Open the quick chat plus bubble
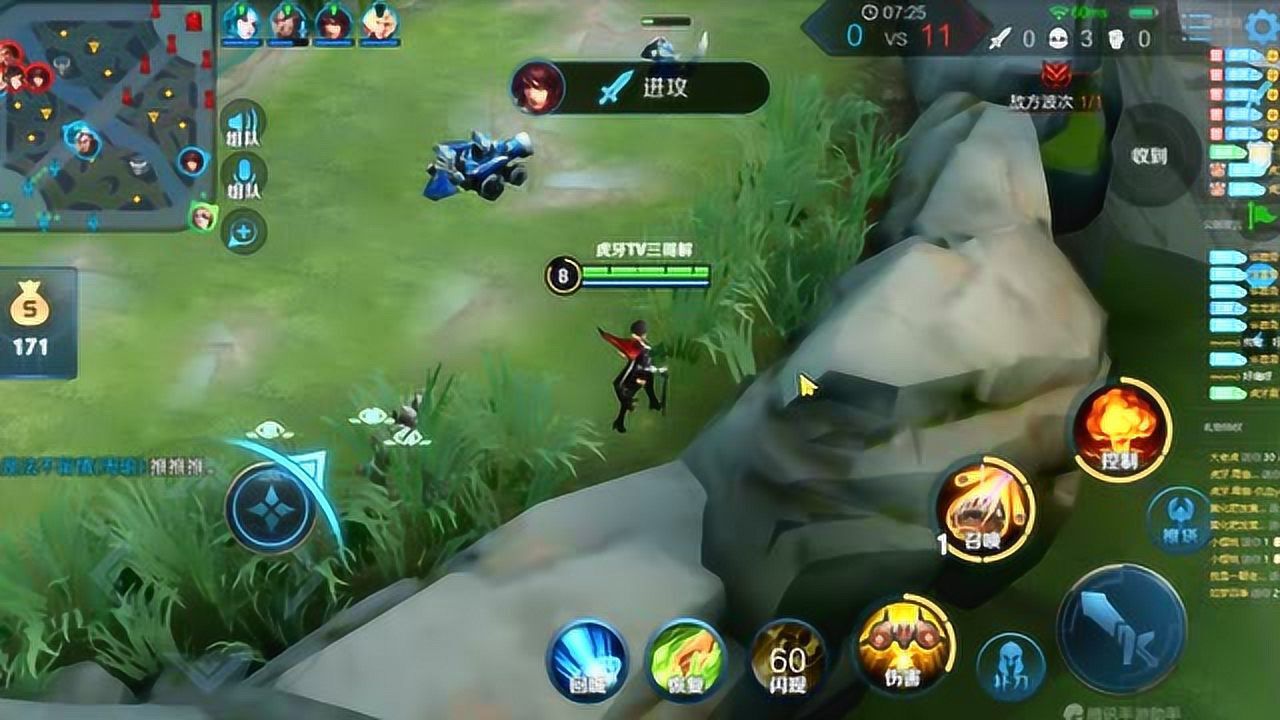 (243, 233)
